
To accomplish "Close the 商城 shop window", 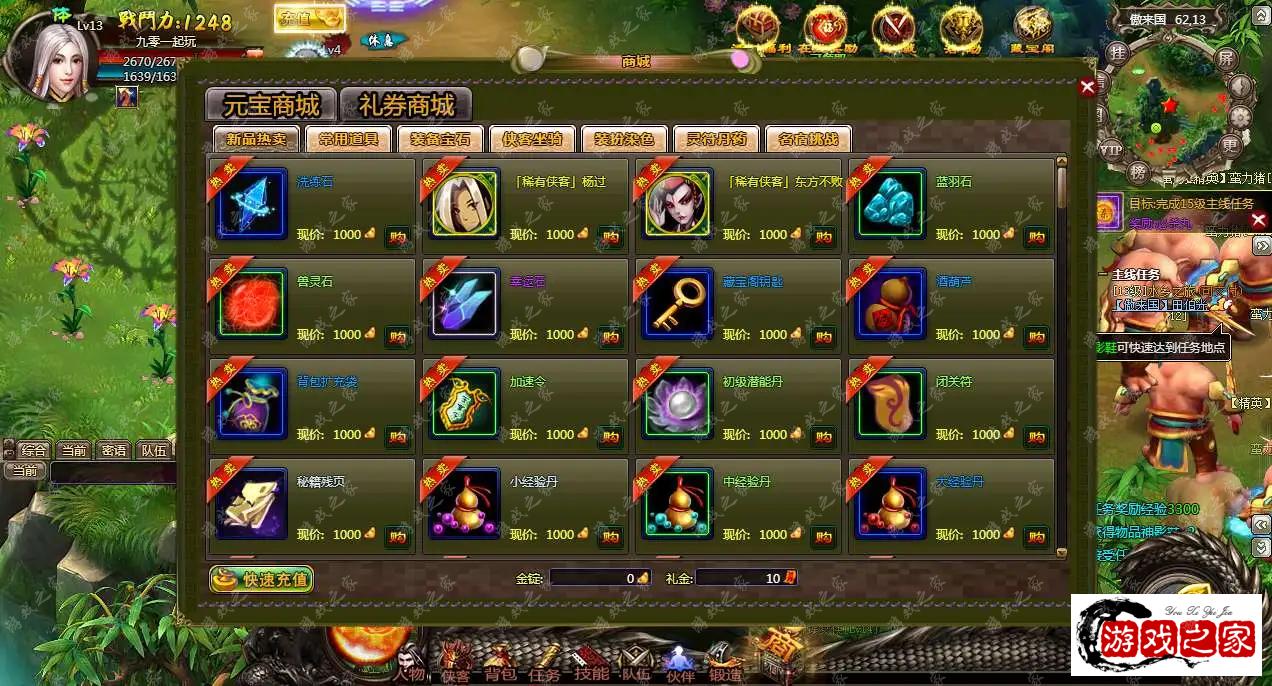I will pos(1087,87).
